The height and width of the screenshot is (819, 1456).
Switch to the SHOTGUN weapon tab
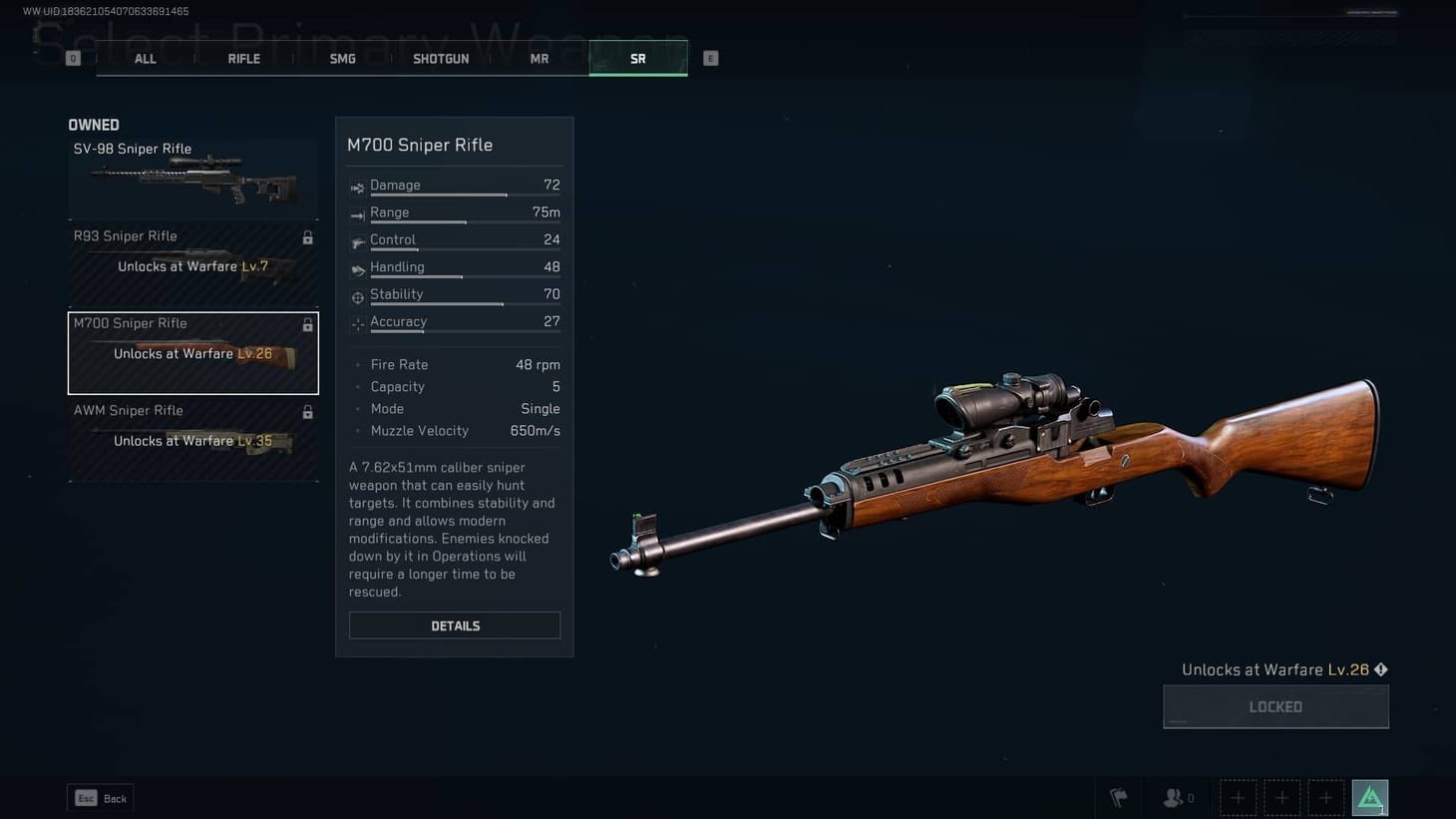[441, 58]
